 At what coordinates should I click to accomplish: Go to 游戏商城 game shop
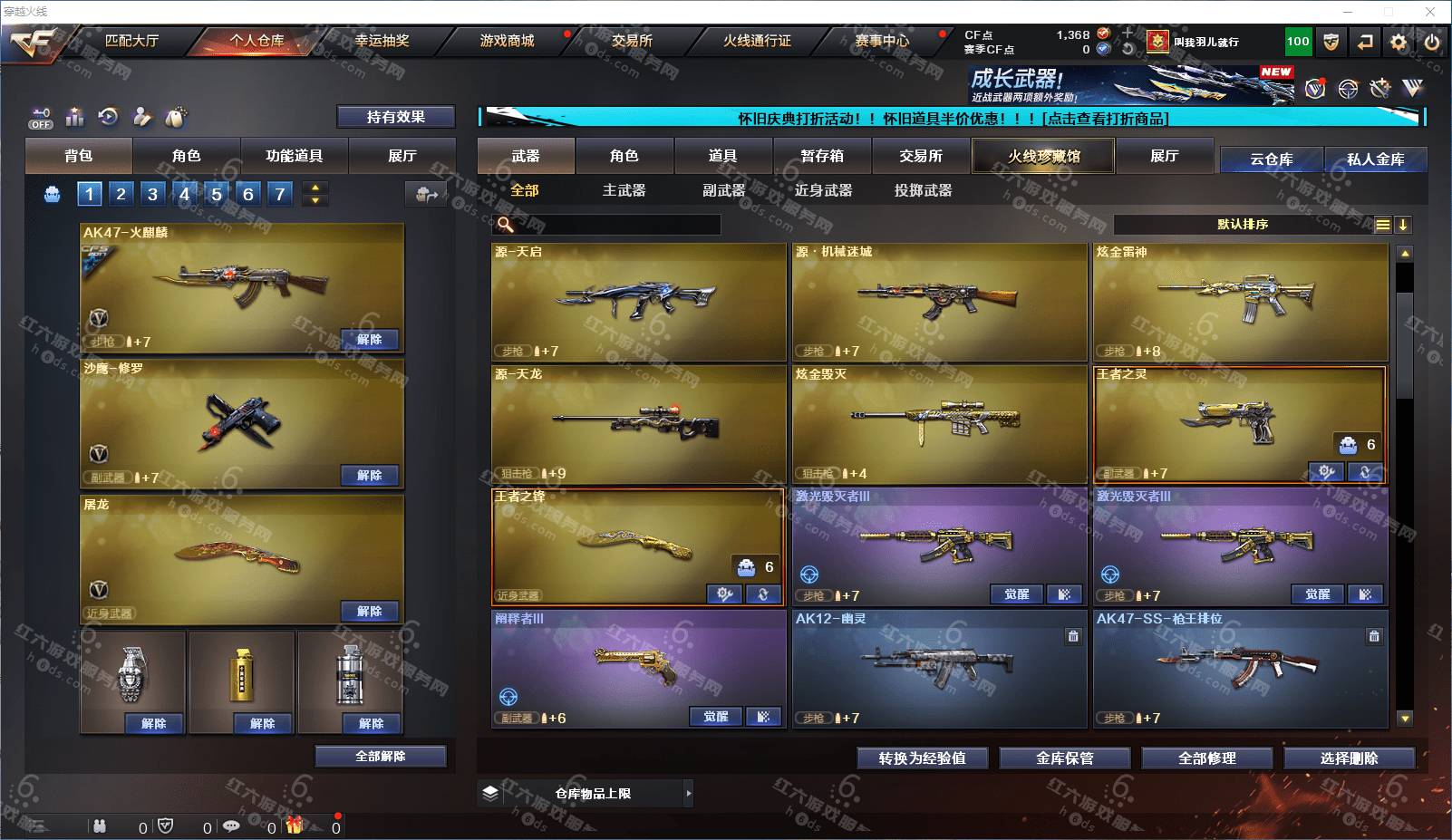507,41
